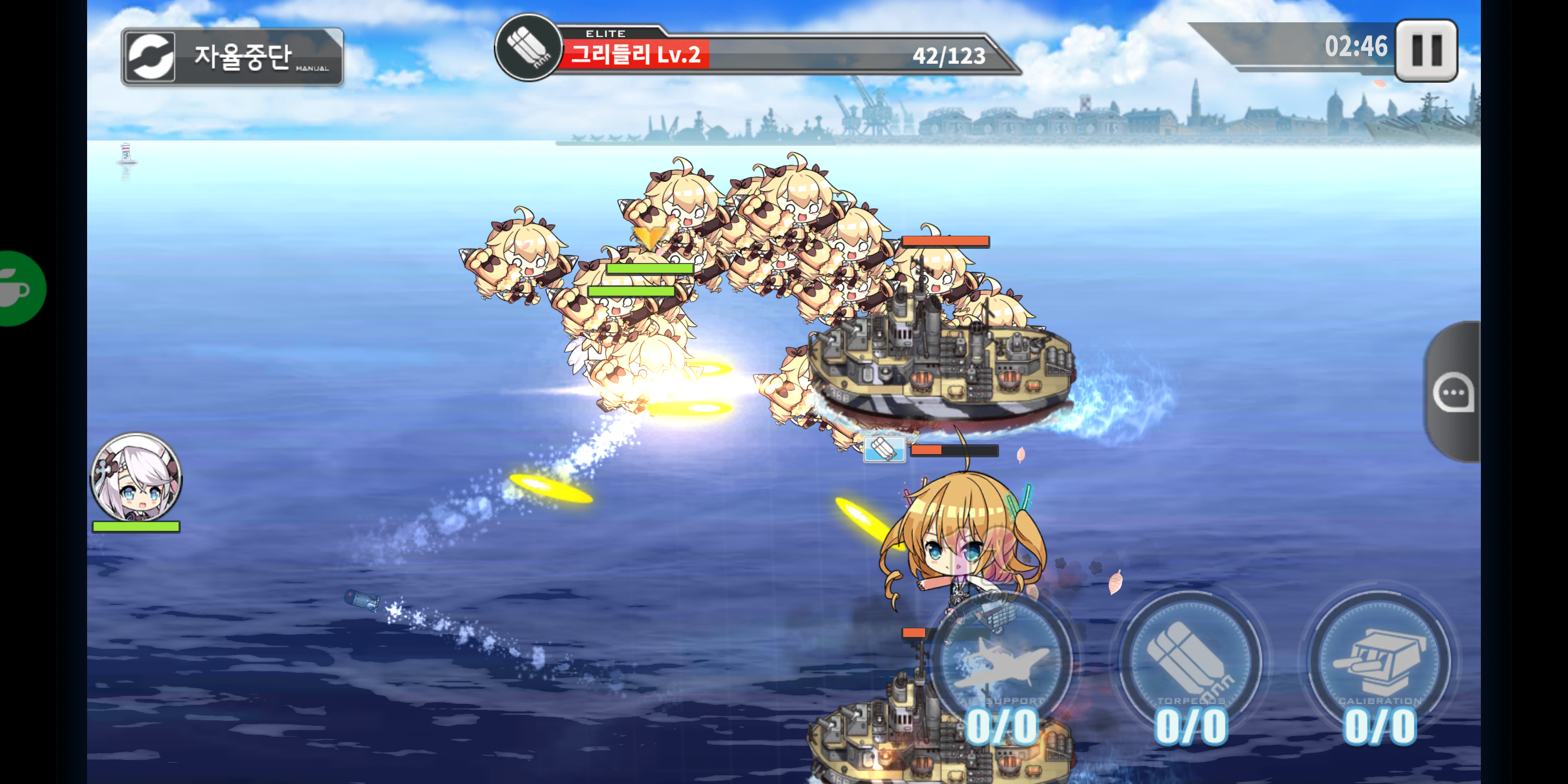Toggle the auto battle 자율중단 button
This screenshot has width=1568, height=784.
pyautogui.click(x=232, y=57)
